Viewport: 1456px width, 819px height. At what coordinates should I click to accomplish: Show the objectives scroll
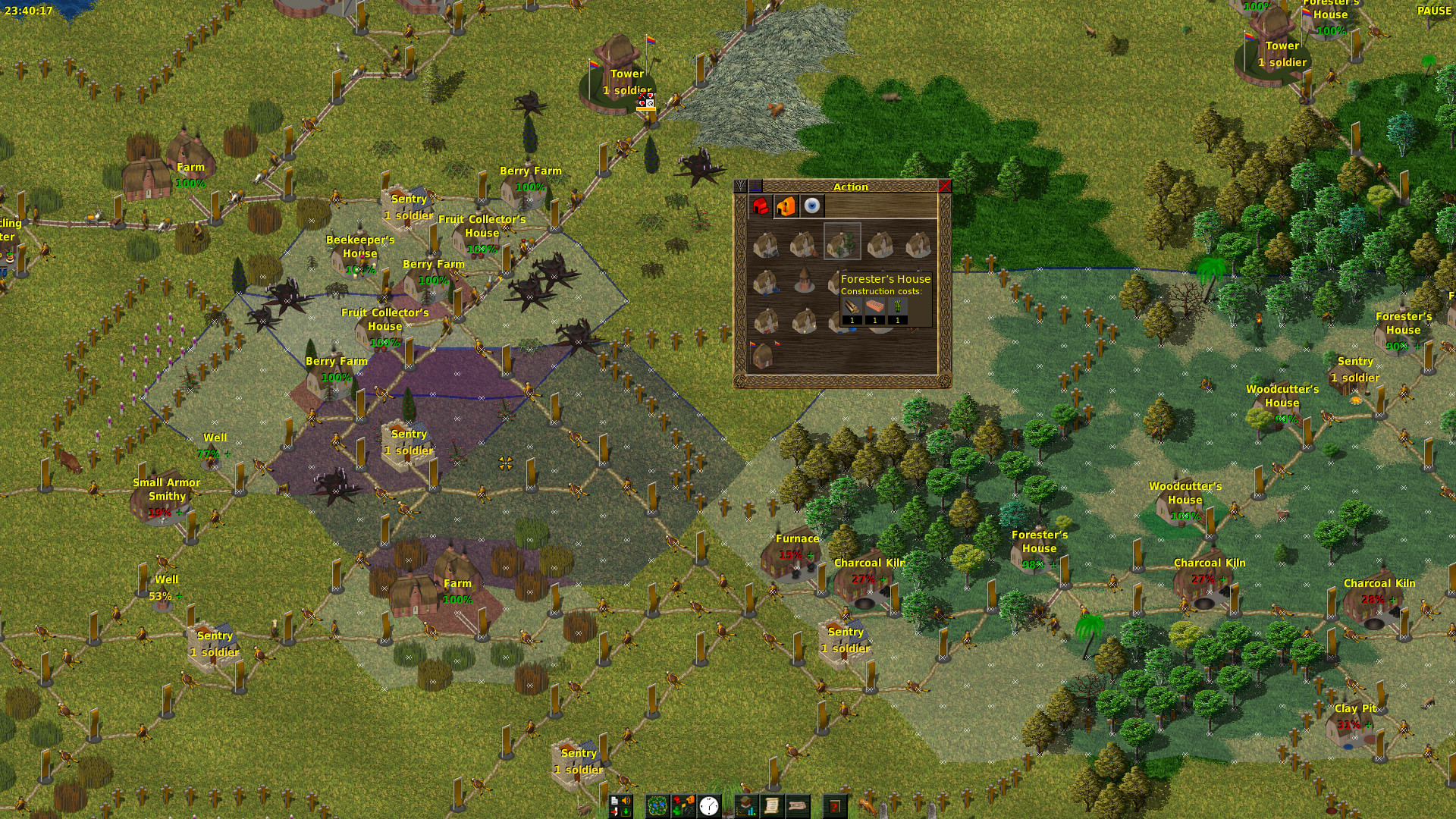click(772, 806)
